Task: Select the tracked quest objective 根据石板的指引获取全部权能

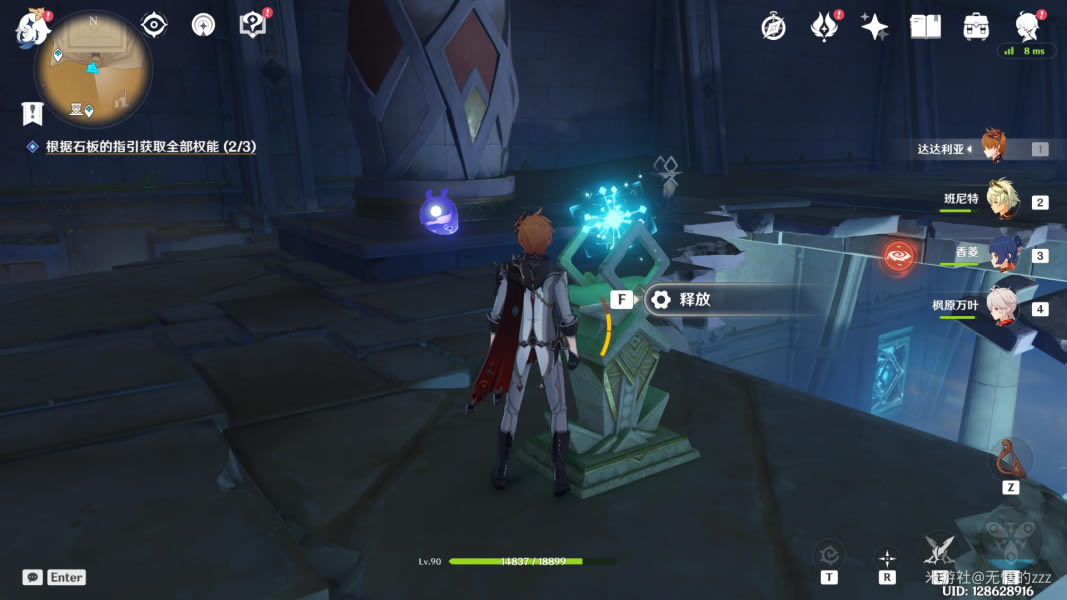Action: [x=150, y=147]
